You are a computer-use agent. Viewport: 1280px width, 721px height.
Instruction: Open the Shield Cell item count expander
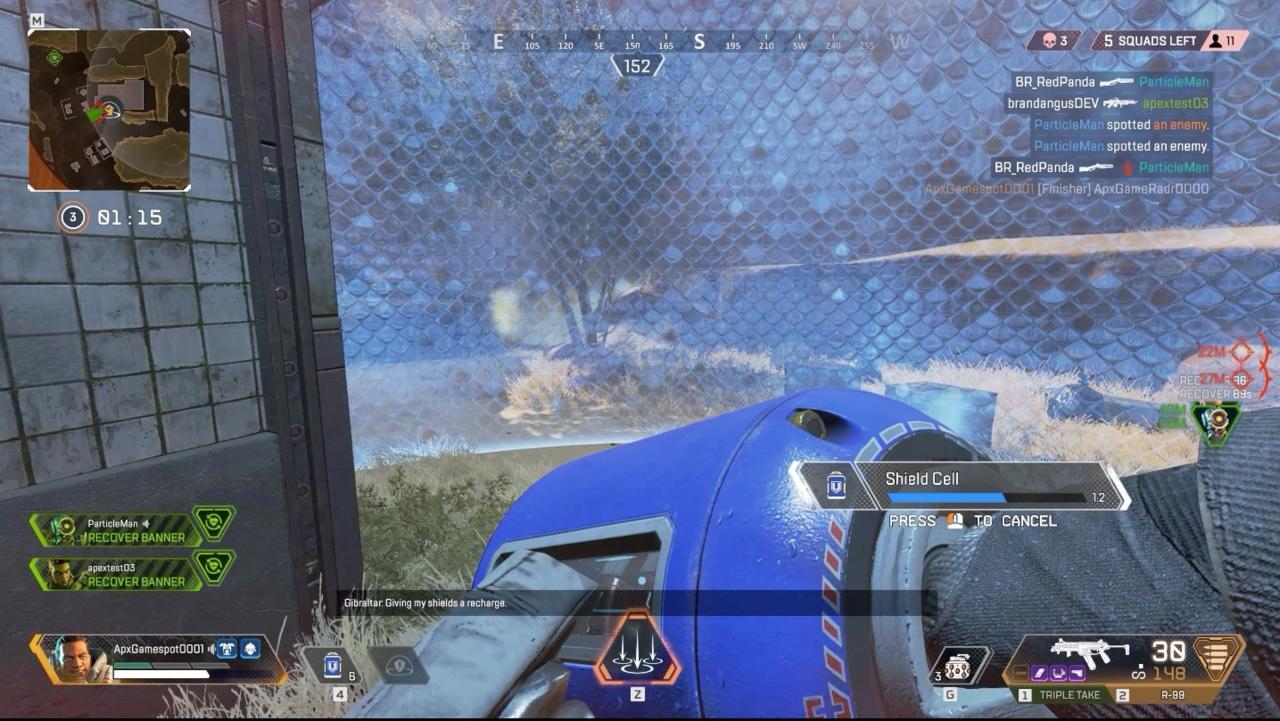point(351,674)
